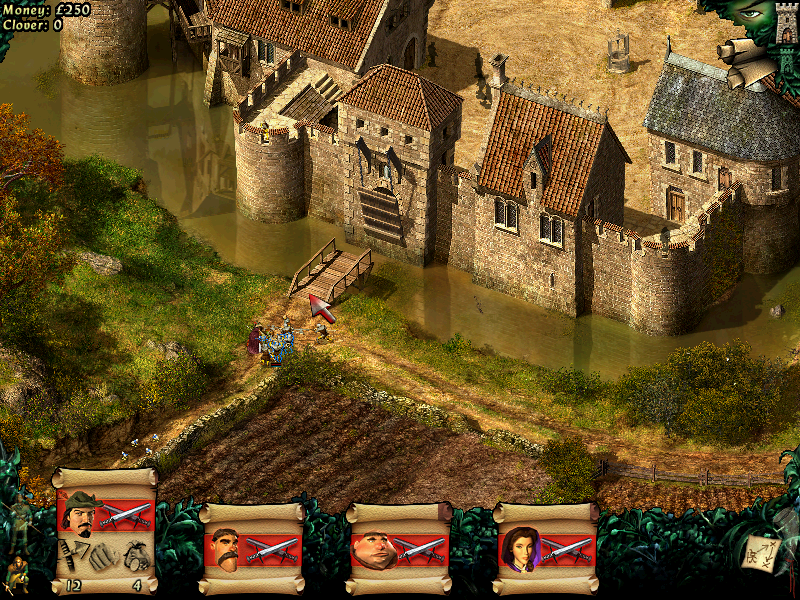Click the brown crouching figure icon
This screenshot has height=600, width=800.
pyautogui.click(x=16, y=570)
